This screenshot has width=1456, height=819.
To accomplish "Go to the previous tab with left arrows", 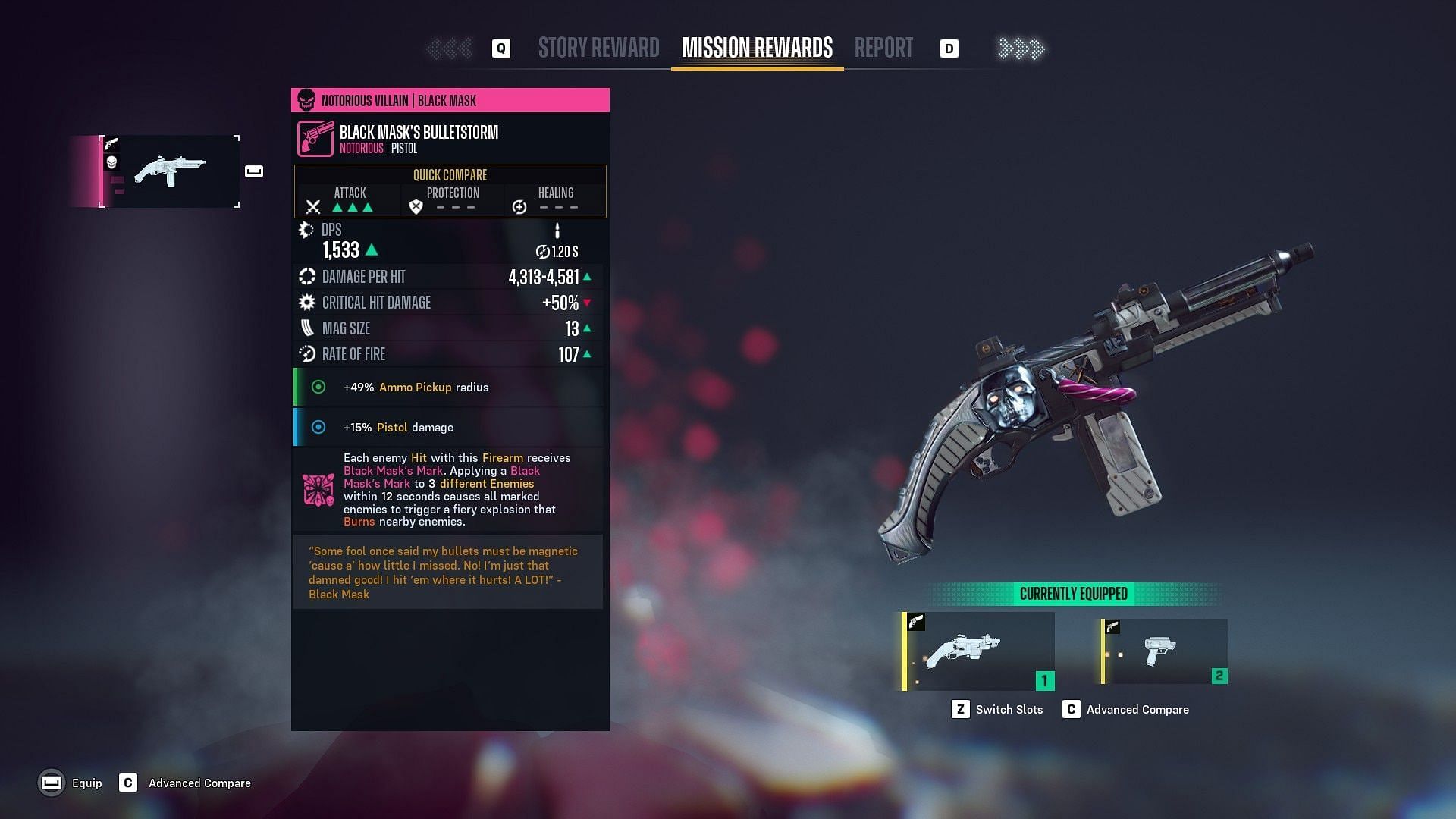I will (450, 49).
